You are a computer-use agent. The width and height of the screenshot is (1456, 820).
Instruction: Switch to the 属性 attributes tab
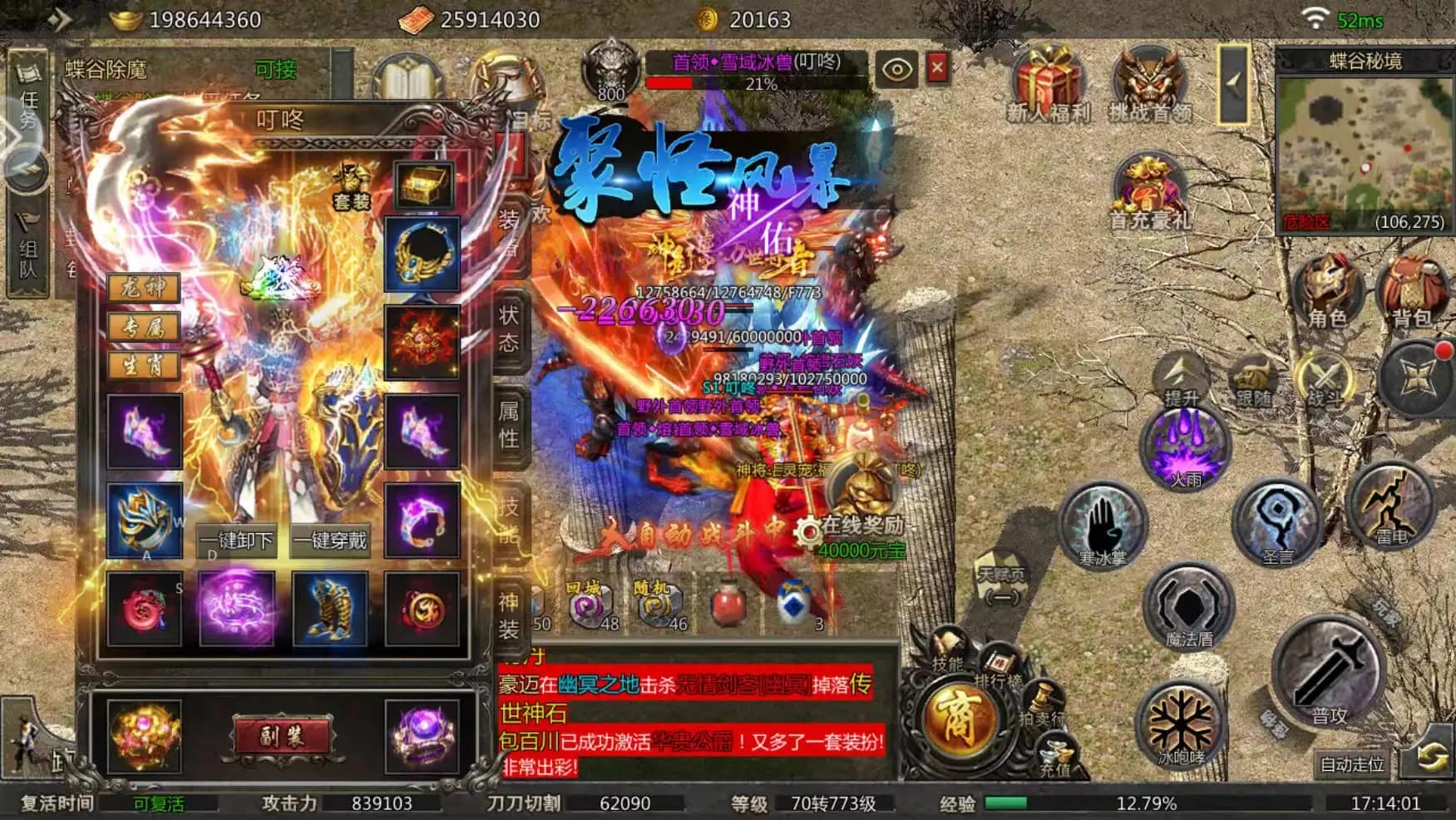point(509,424)
